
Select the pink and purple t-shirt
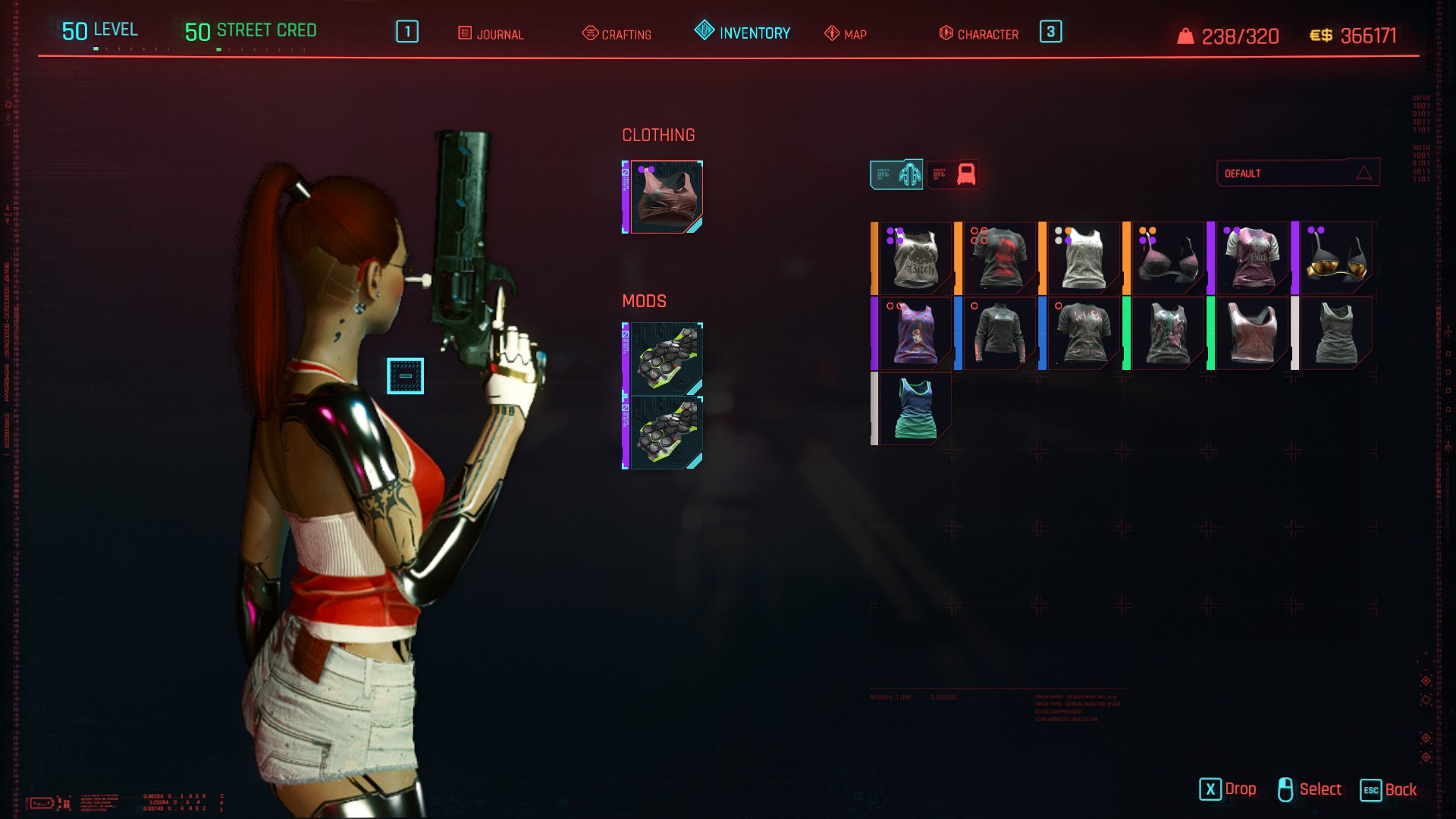1251,259
